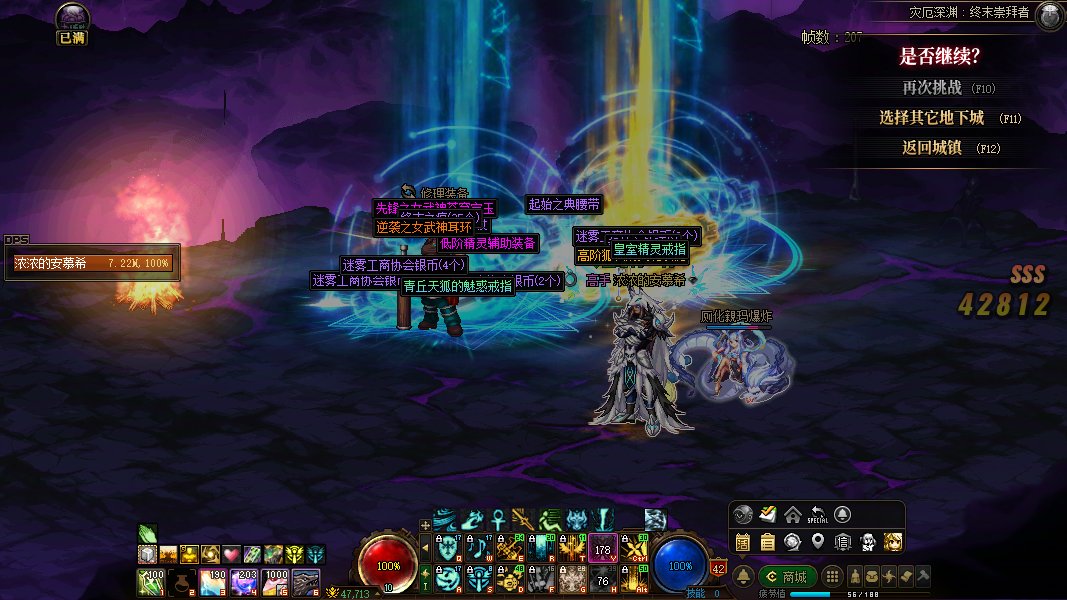Click the red heart buff icon
Screen dimensions: 1067x600
pyautogui.click(x=232, y=554)
